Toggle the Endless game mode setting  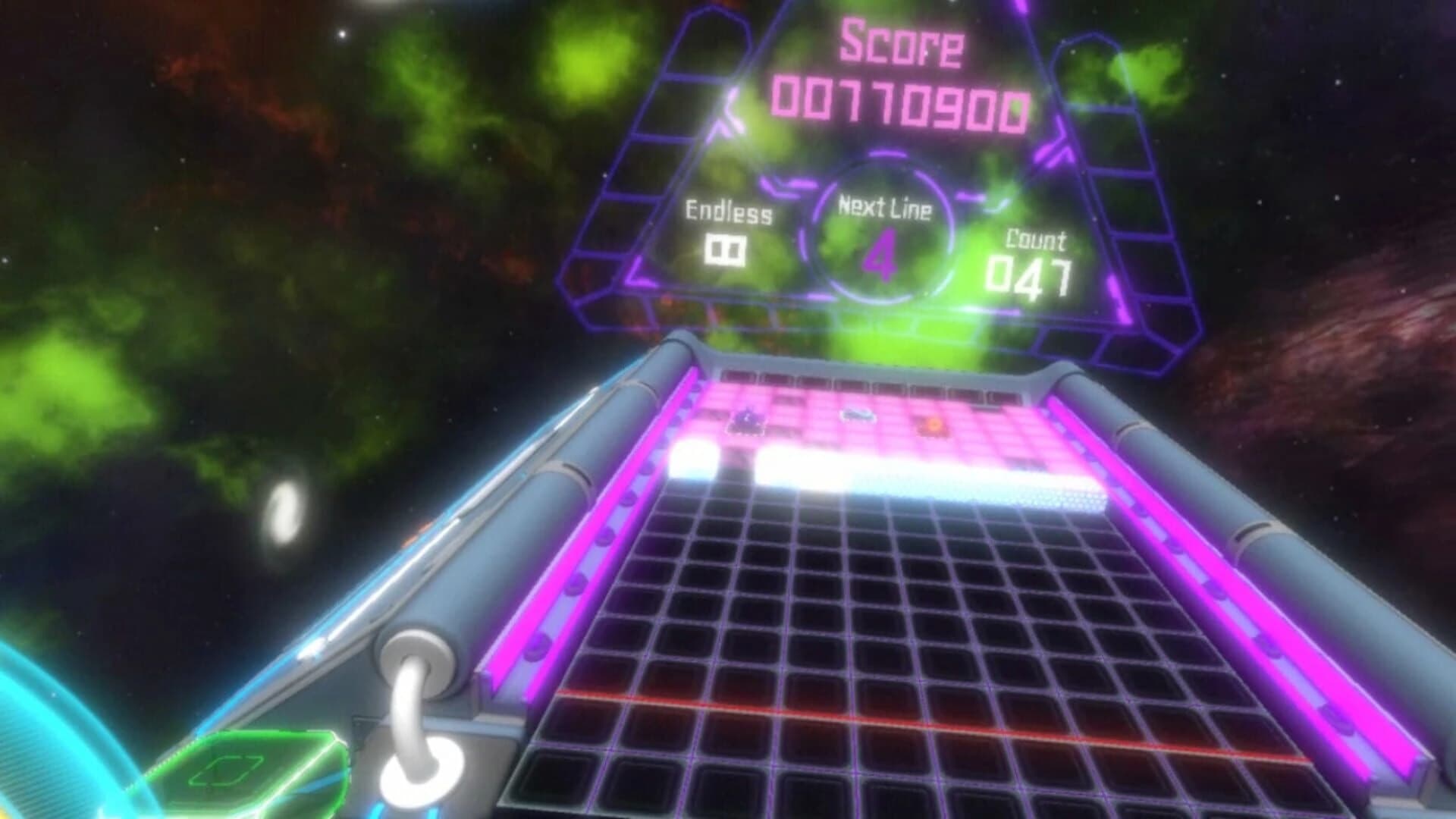point(728,227)
